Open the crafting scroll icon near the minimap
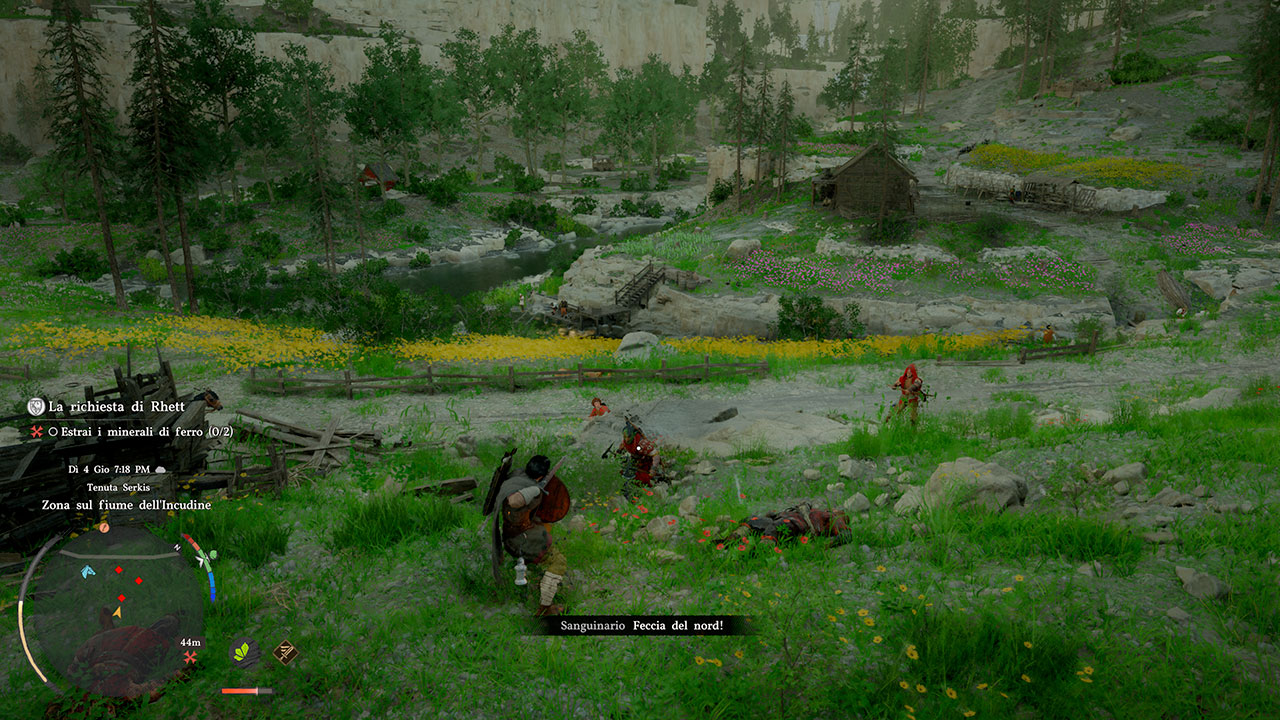 click(286, 653)
